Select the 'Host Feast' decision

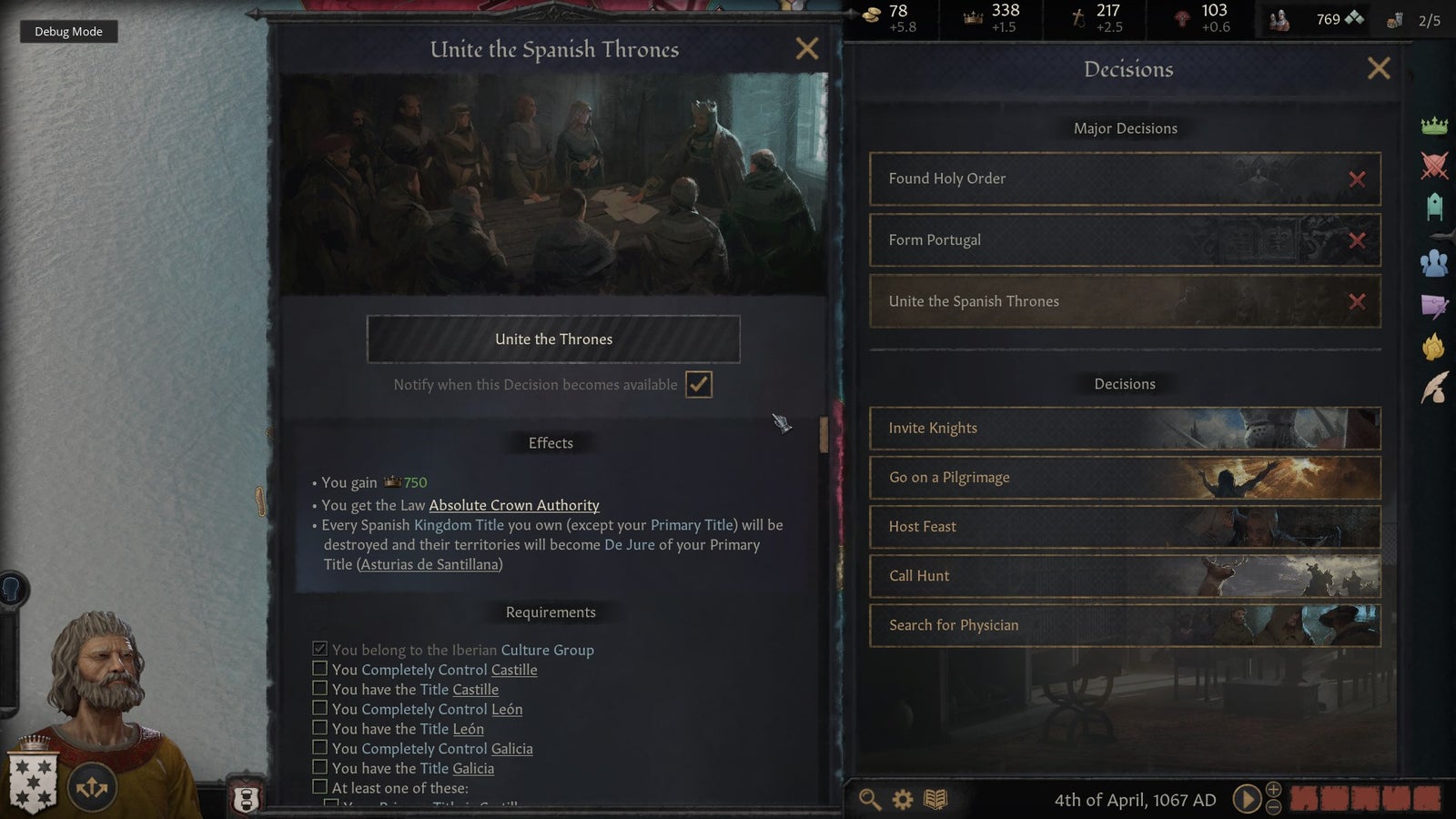pyautogui.click(x=1125, y=526)
